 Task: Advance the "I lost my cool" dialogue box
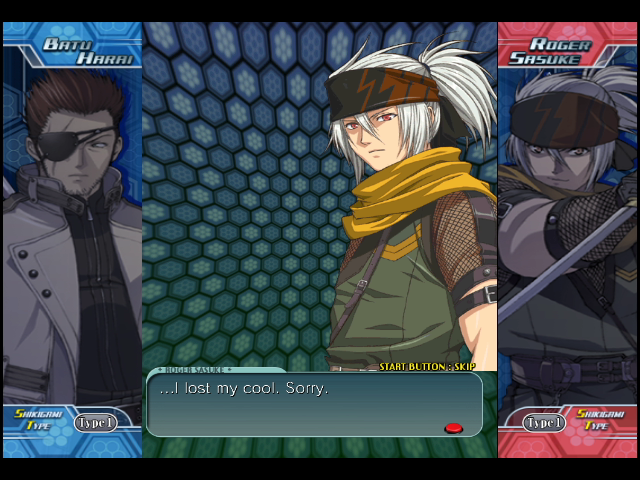tap(314, 404)
